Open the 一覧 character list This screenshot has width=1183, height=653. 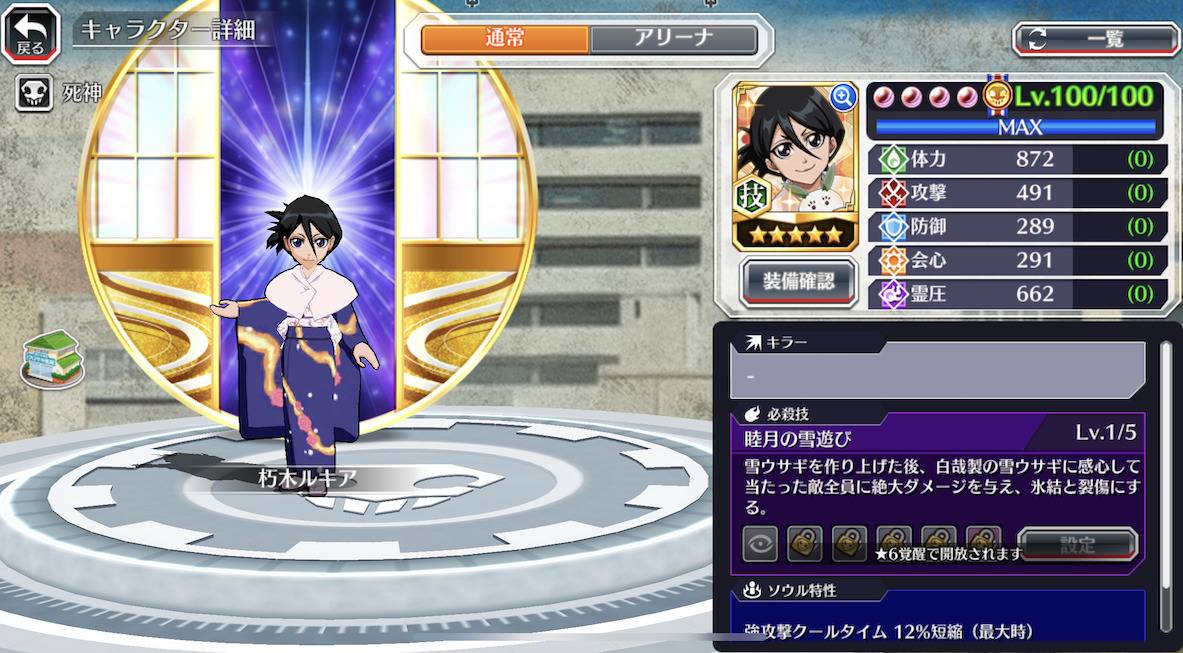point(1096,39)
